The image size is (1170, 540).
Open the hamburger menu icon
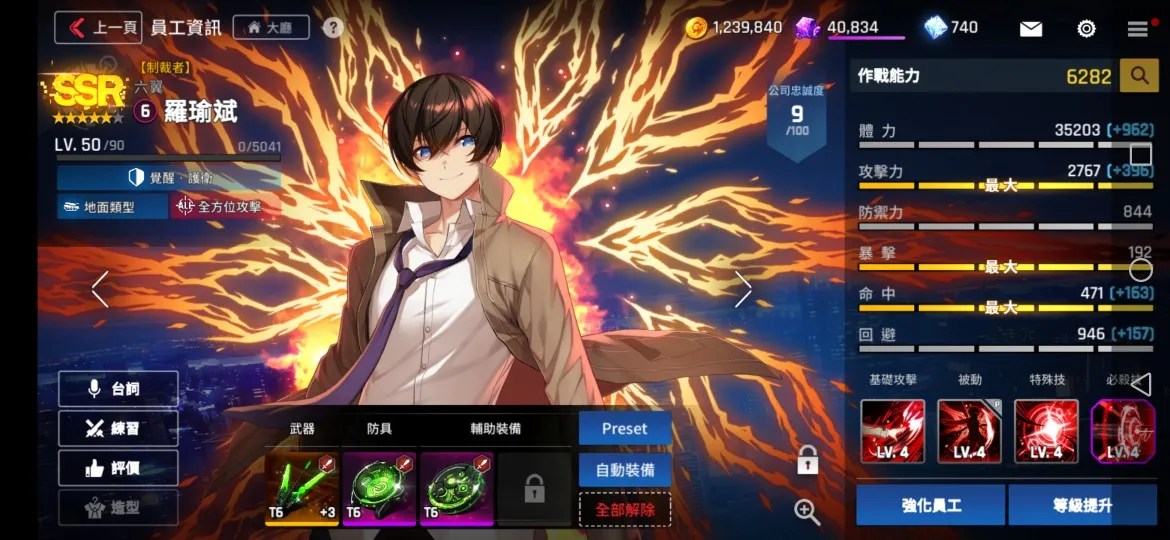coord(1137,28)
